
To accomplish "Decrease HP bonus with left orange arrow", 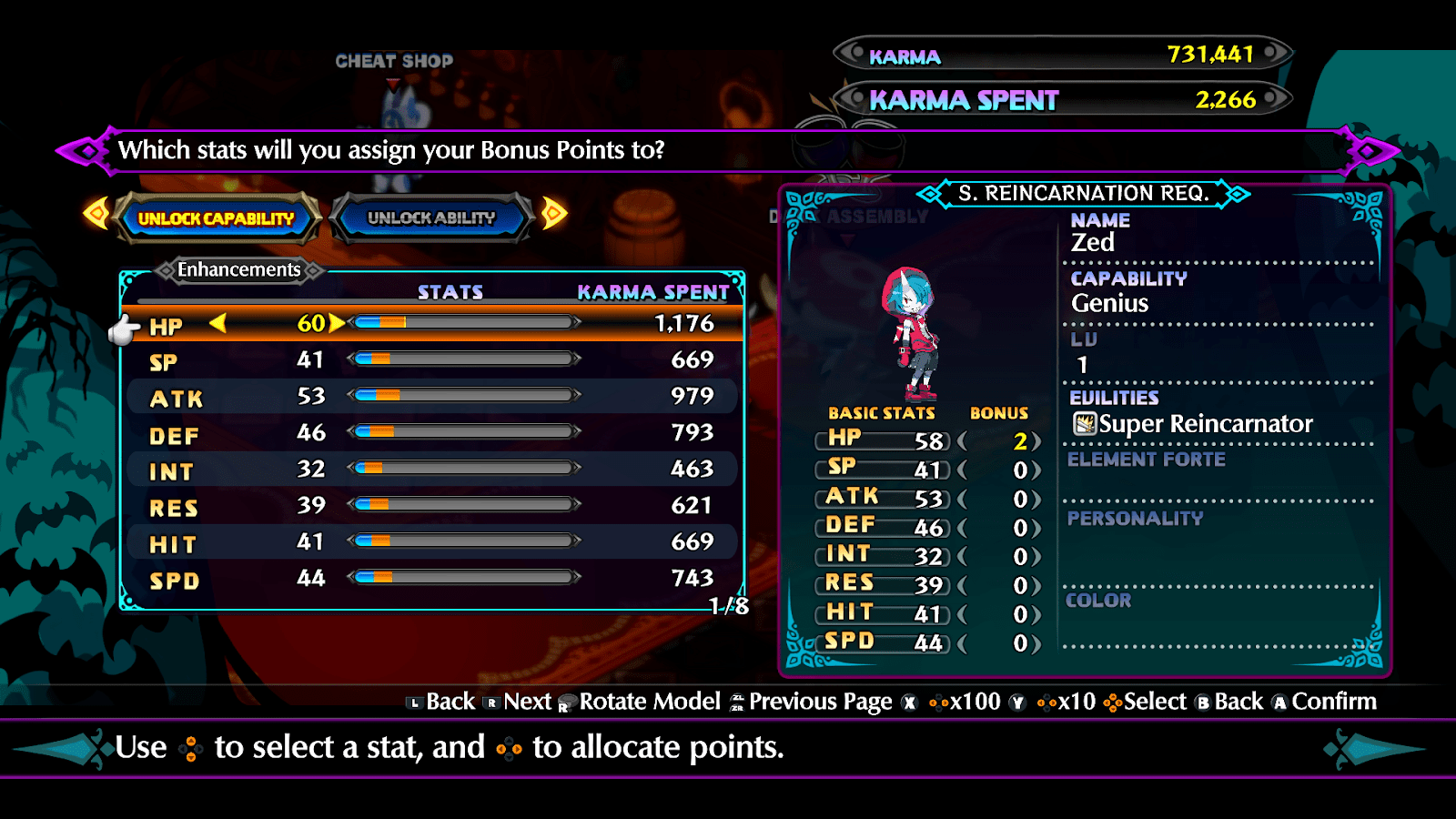I will click(218, 324).
